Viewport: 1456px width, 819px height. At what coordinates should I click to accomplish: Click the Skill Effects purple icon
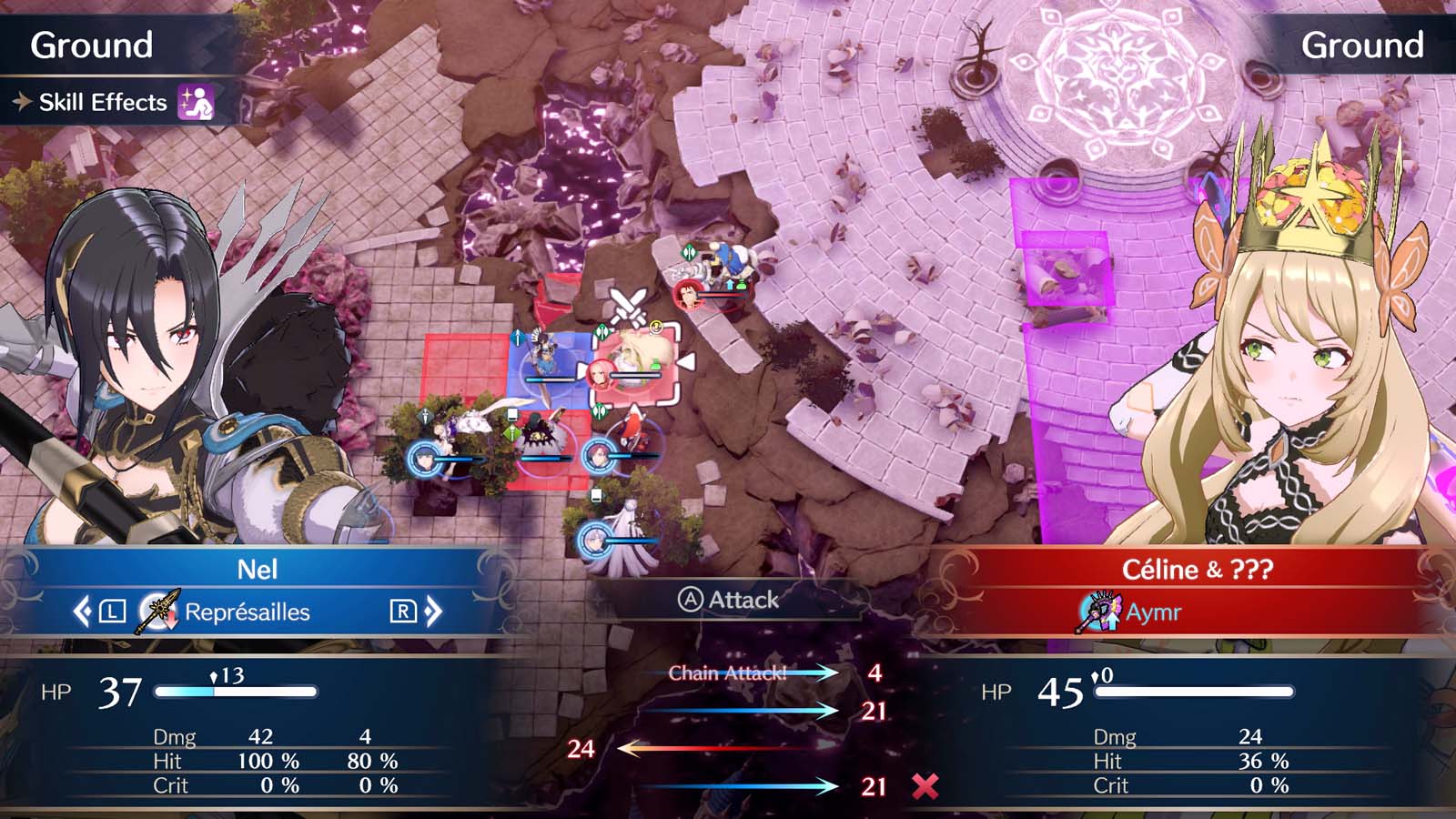(x=194, y=103)
